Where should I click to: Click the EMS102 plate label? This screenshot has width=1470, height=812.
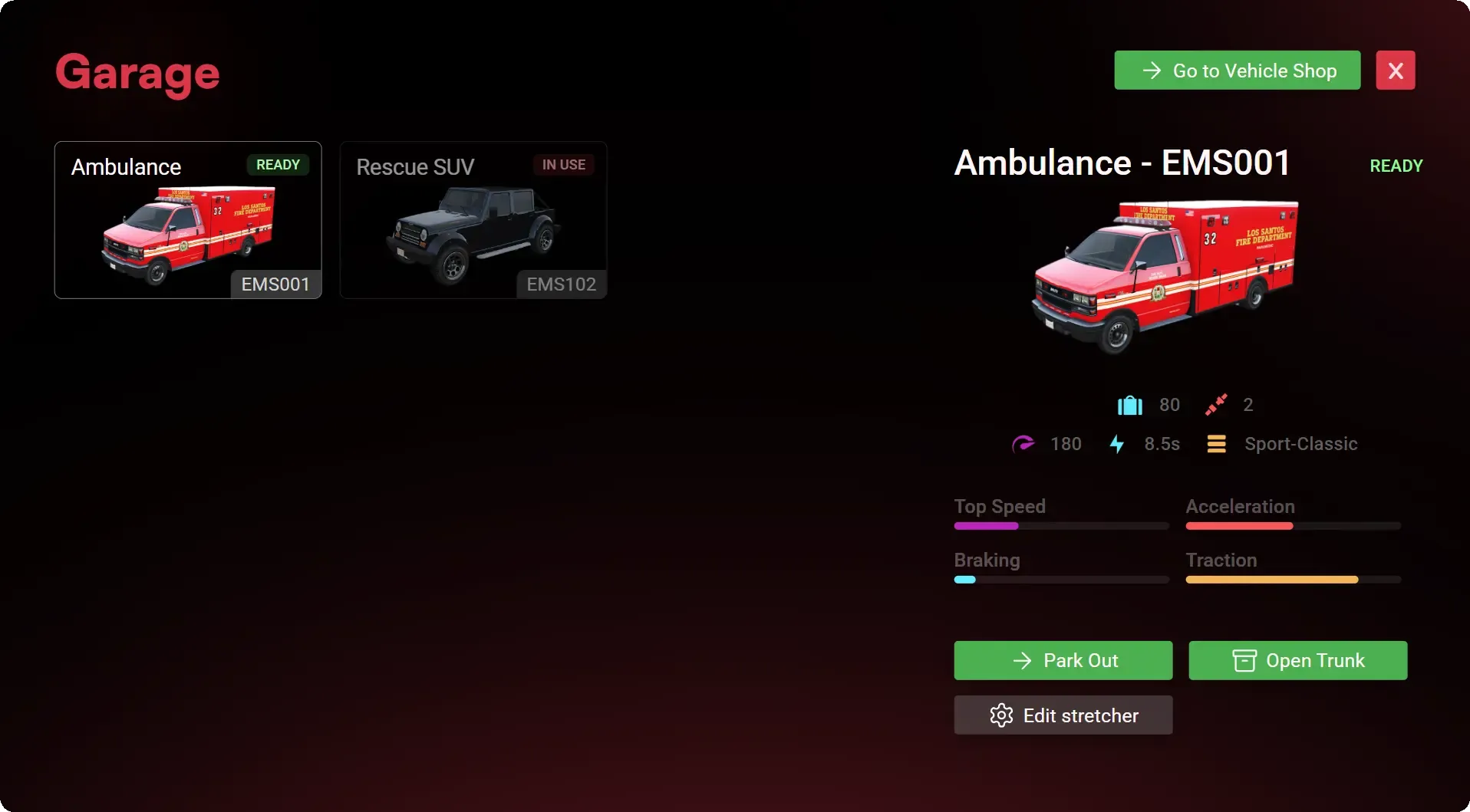[561, 284]
